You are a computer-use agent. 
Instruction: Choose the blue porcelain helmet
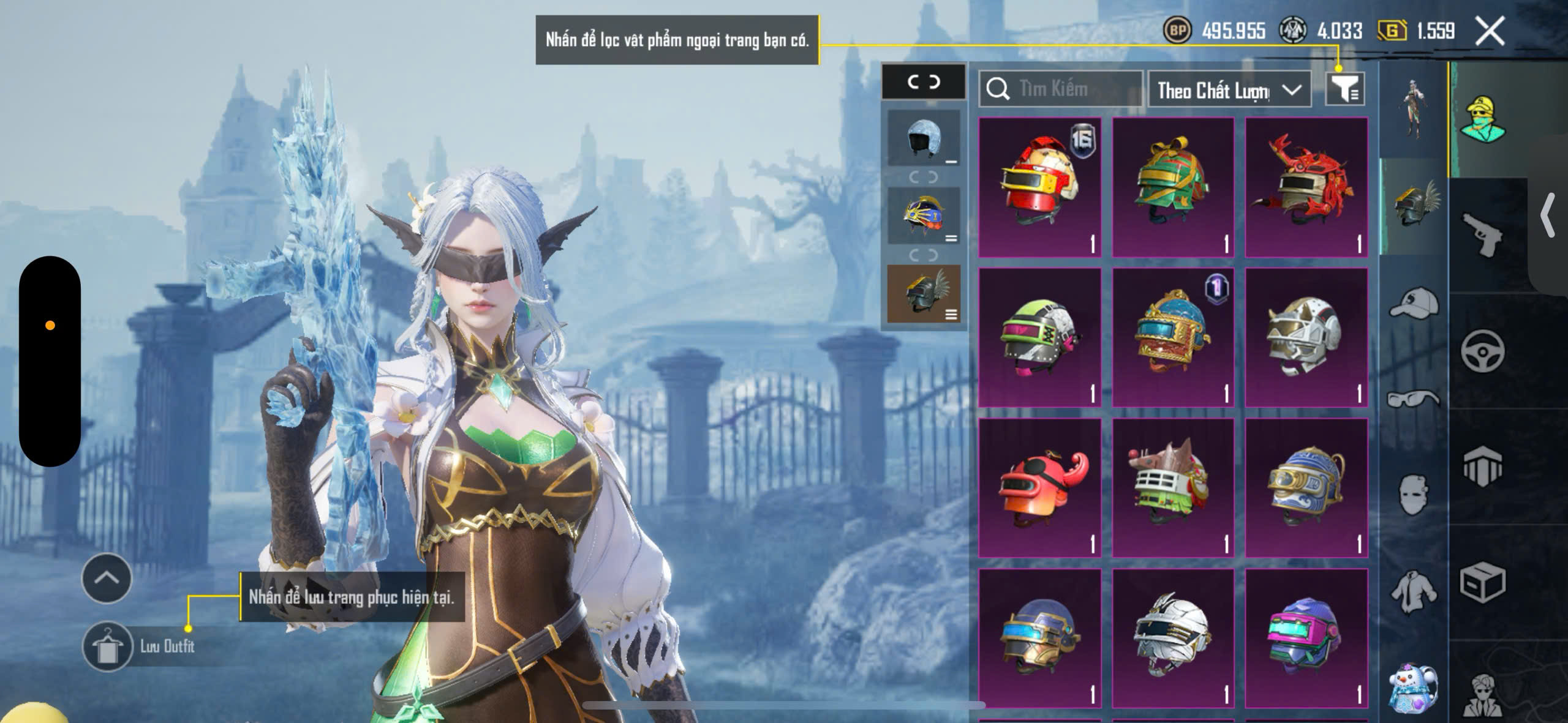tap(1306, 488)
